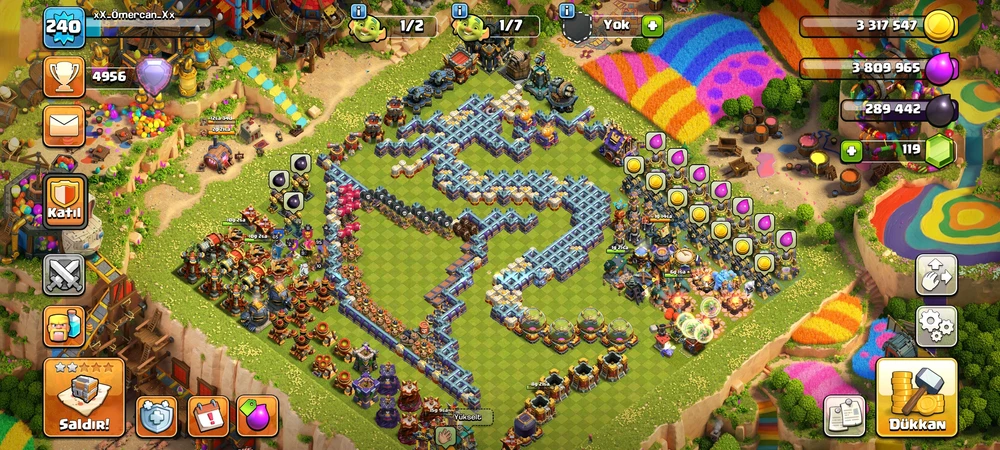The image size is (1000, 450).
Task: Open the pinned notes icon beside Dükkan
Action: [844, 416]
